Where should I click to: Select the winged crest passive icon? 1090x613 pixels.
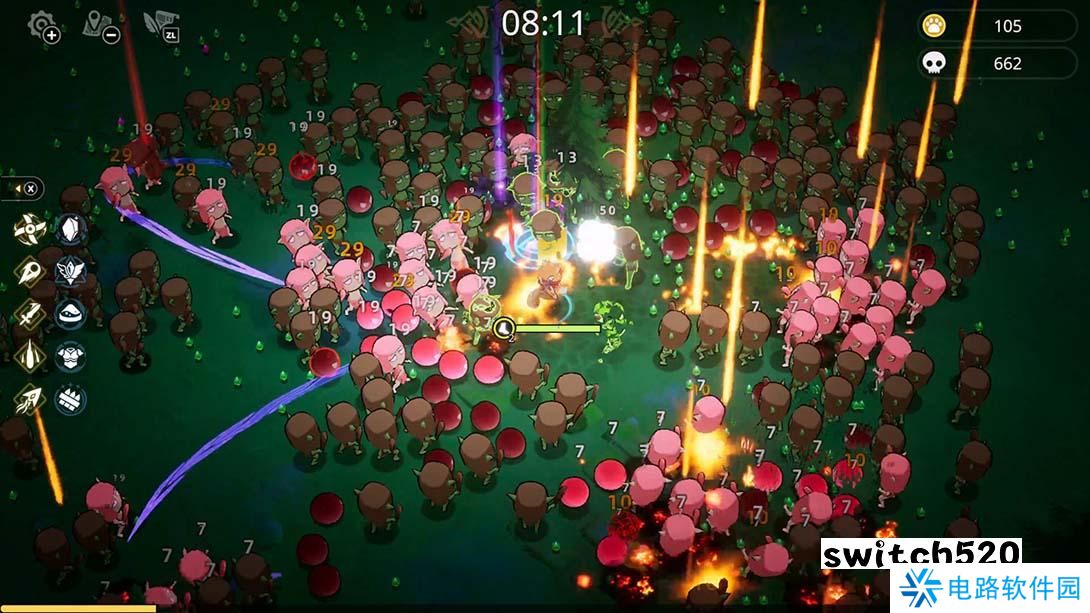click(x=71, y=271)
